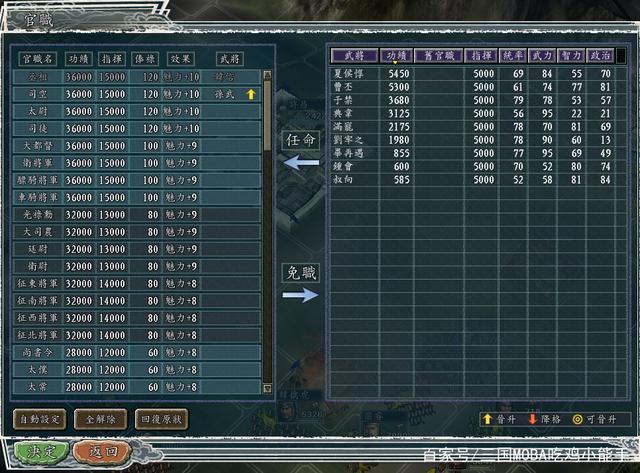This screenshot has width=640, height=473.
Task: Pick the 光祿勳 office row
Action: coord(38,214)
